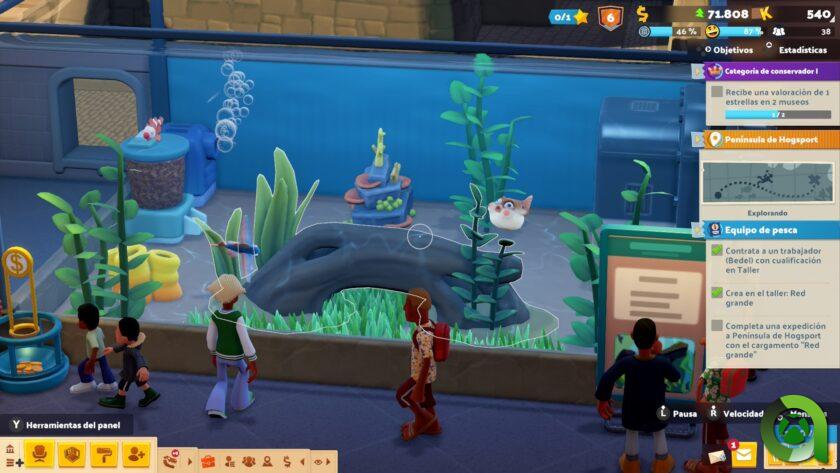The height and width of the screenshot is (473, 840).
Task: Open the red briefcase overview icon
Action: (x=208, y=461)
